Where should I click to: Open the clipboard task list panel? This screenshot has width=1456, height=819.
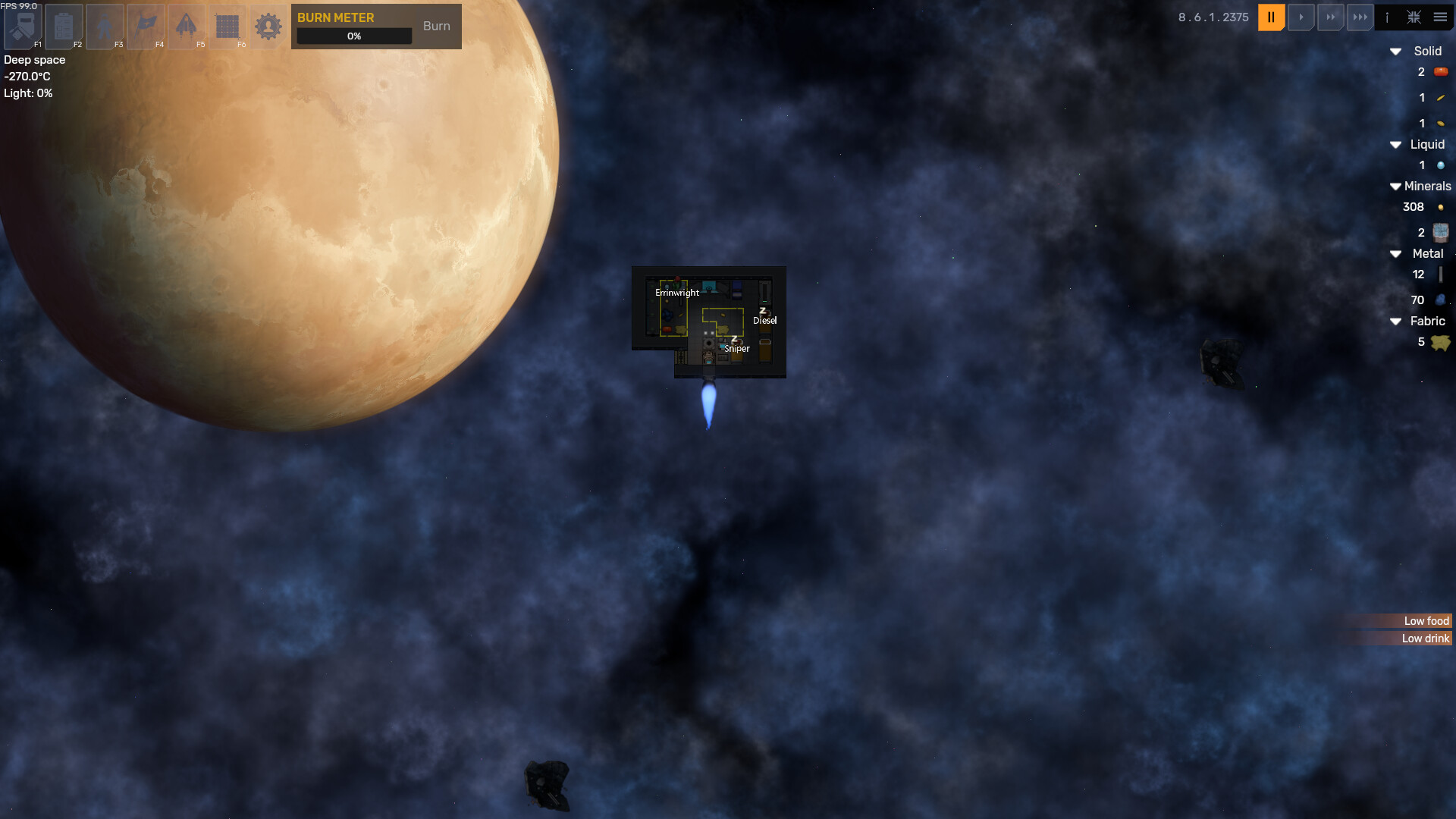click(64, 27)
